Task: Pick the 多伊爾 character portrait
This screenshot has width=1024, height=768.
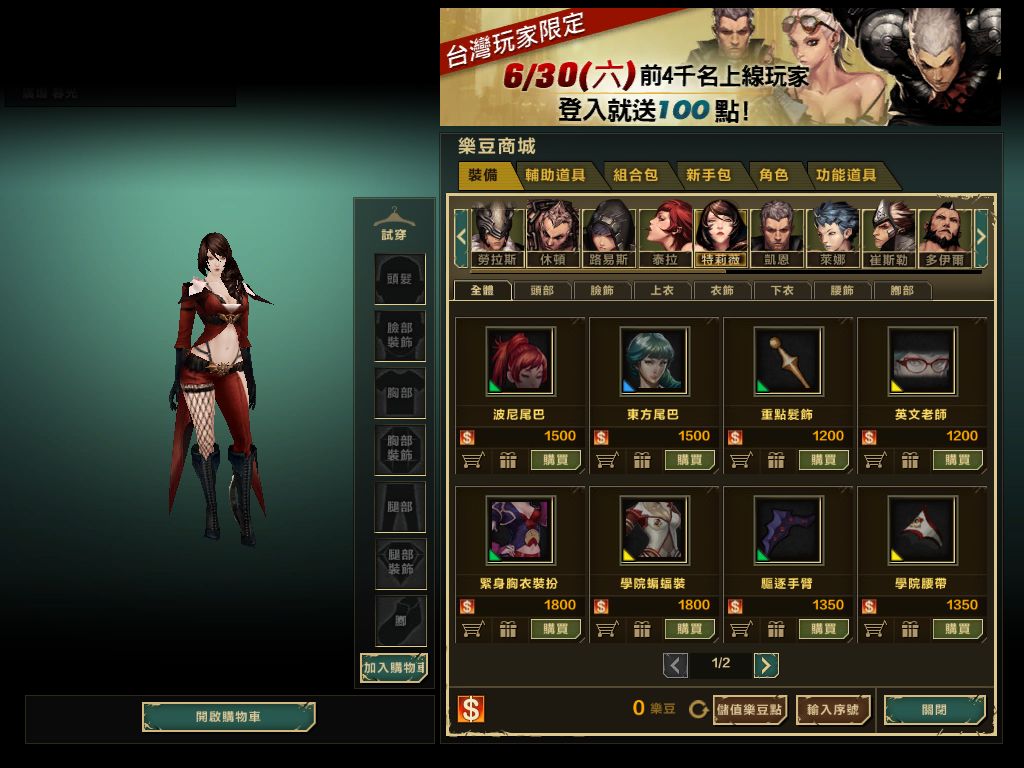Action: [945, 234]
